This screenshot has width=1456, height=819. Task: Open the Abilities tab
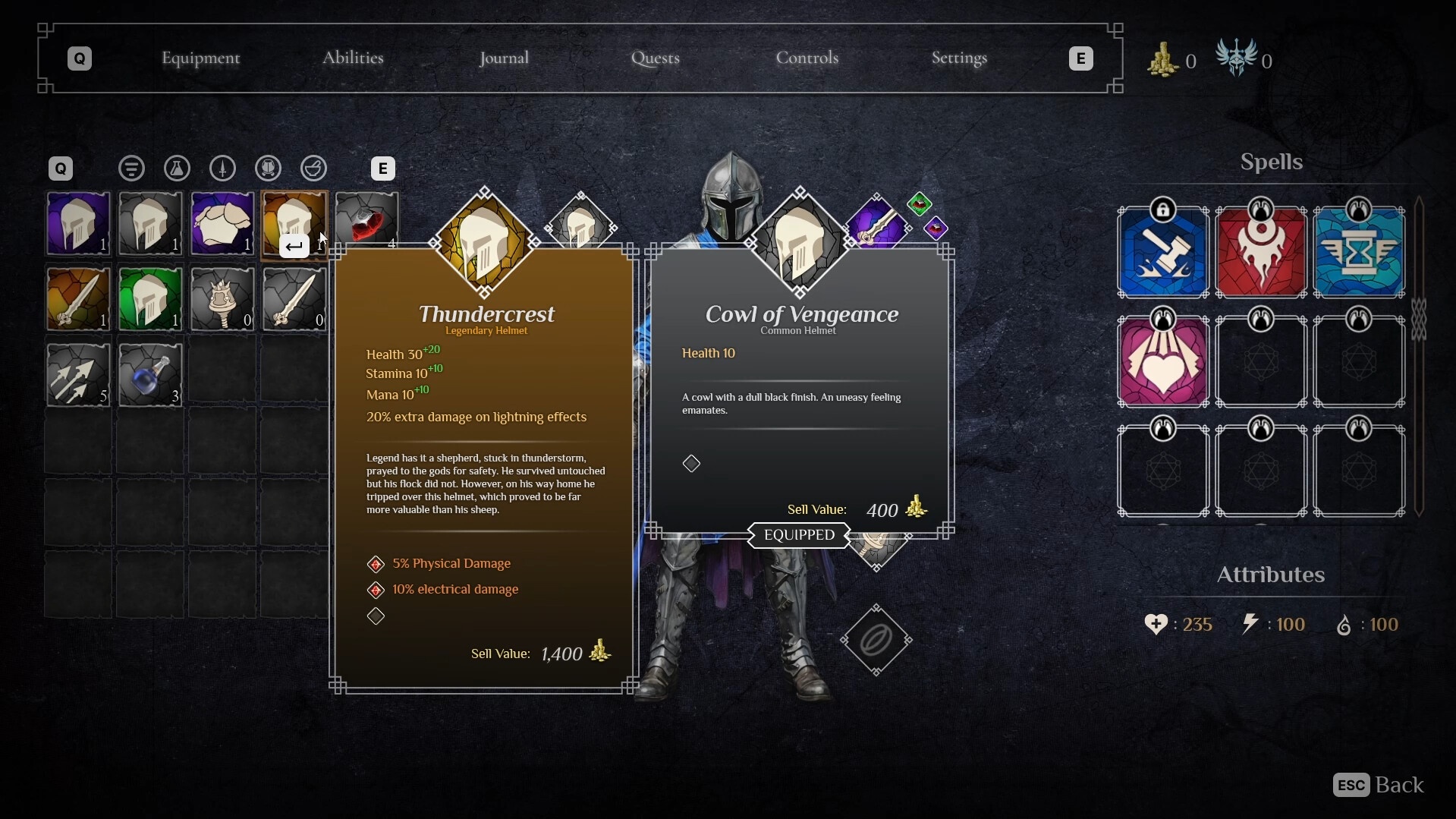(353, 58)
